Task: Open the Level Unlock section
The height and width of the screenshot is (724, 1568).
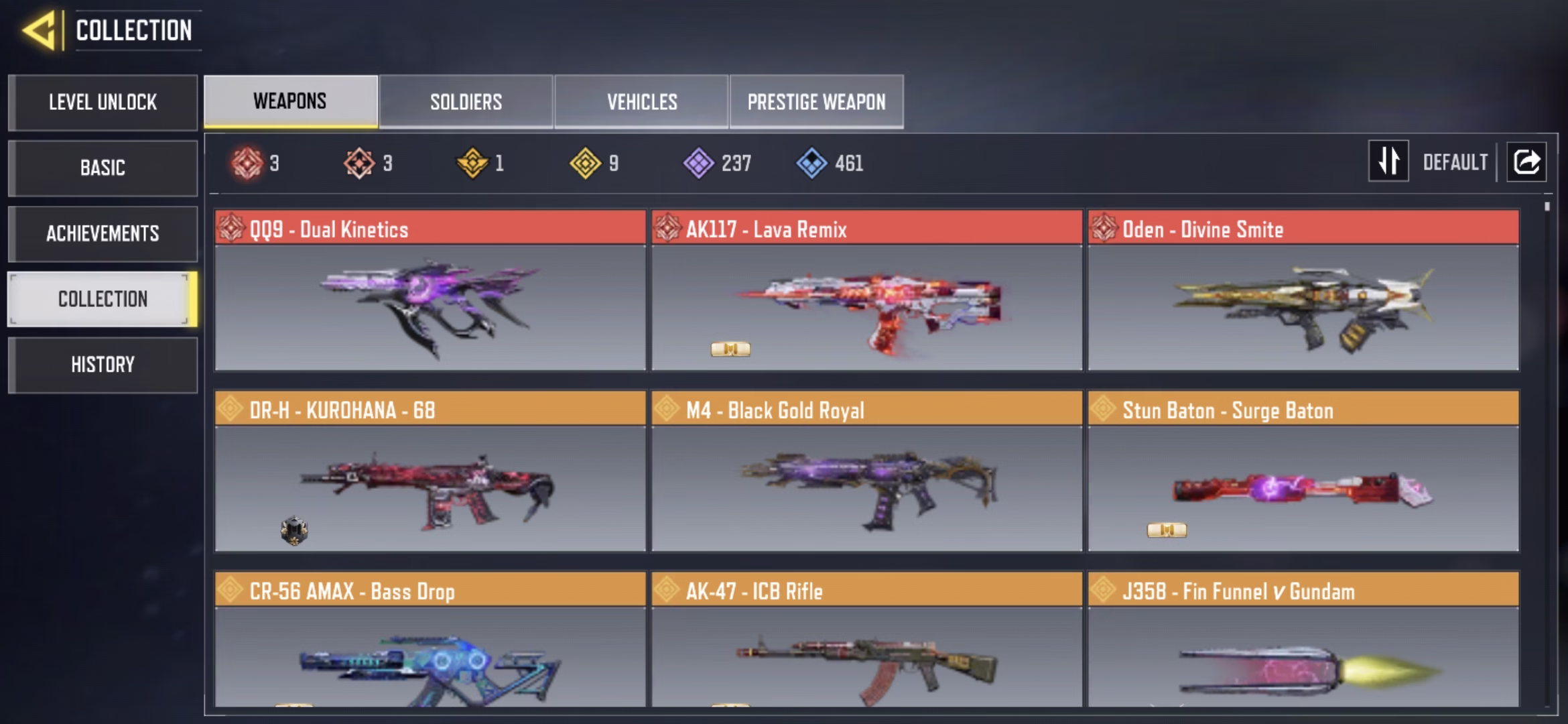Action: point(103,103)
